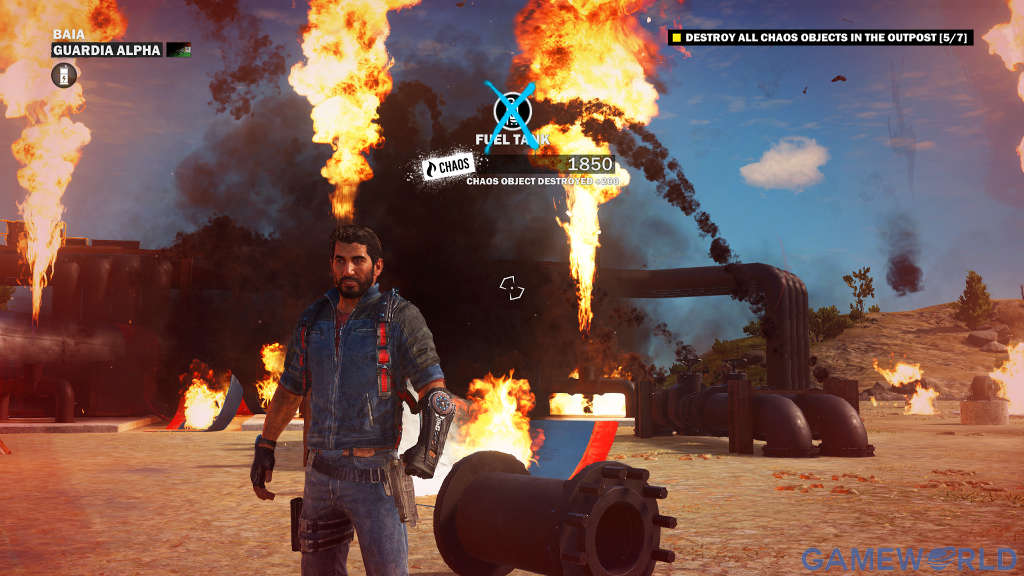Click the Gameworld watermark logo
This screenshot has height=576, width=1024.
point(909,559)
